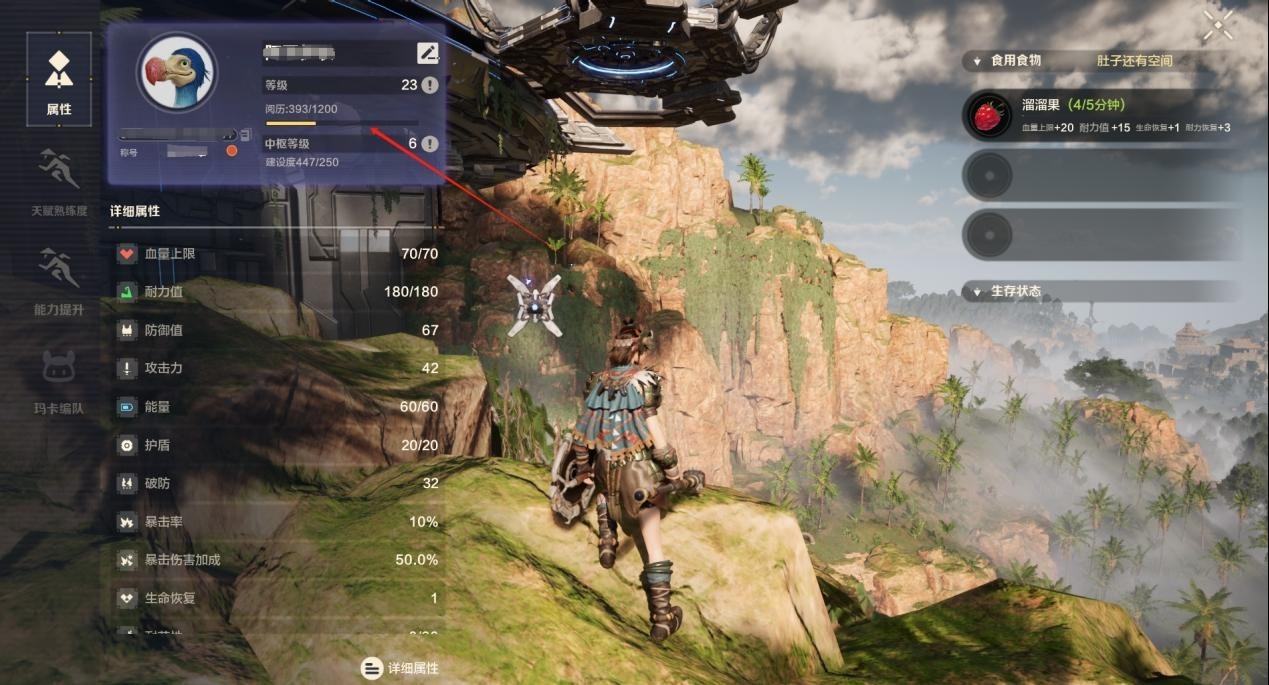The height and width of the screenshot is (685, 1269).
Task: Select the 攻击力 attack power row
Action: coord(277,368)
